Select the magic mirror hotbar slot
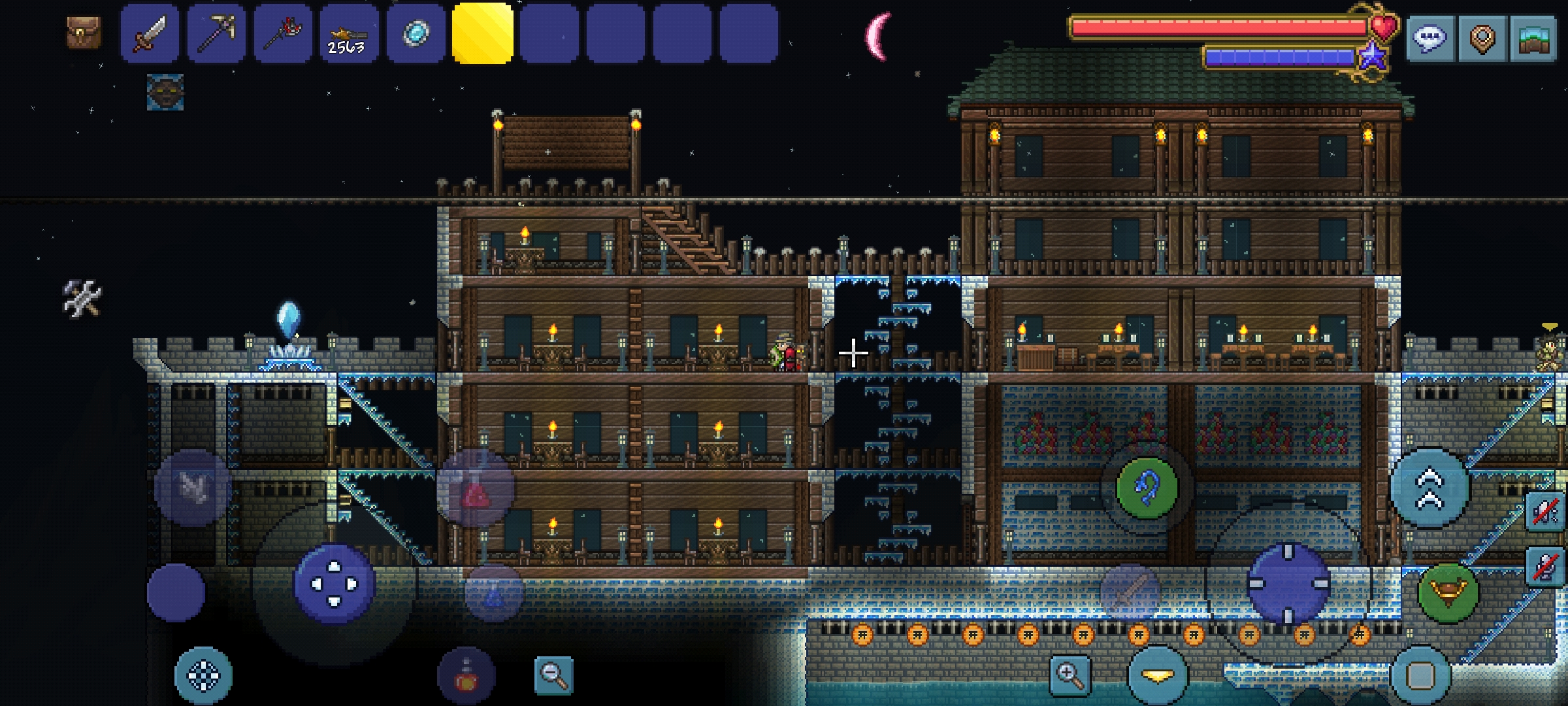This screenshot has height=706, width=1568. (416, 33)
